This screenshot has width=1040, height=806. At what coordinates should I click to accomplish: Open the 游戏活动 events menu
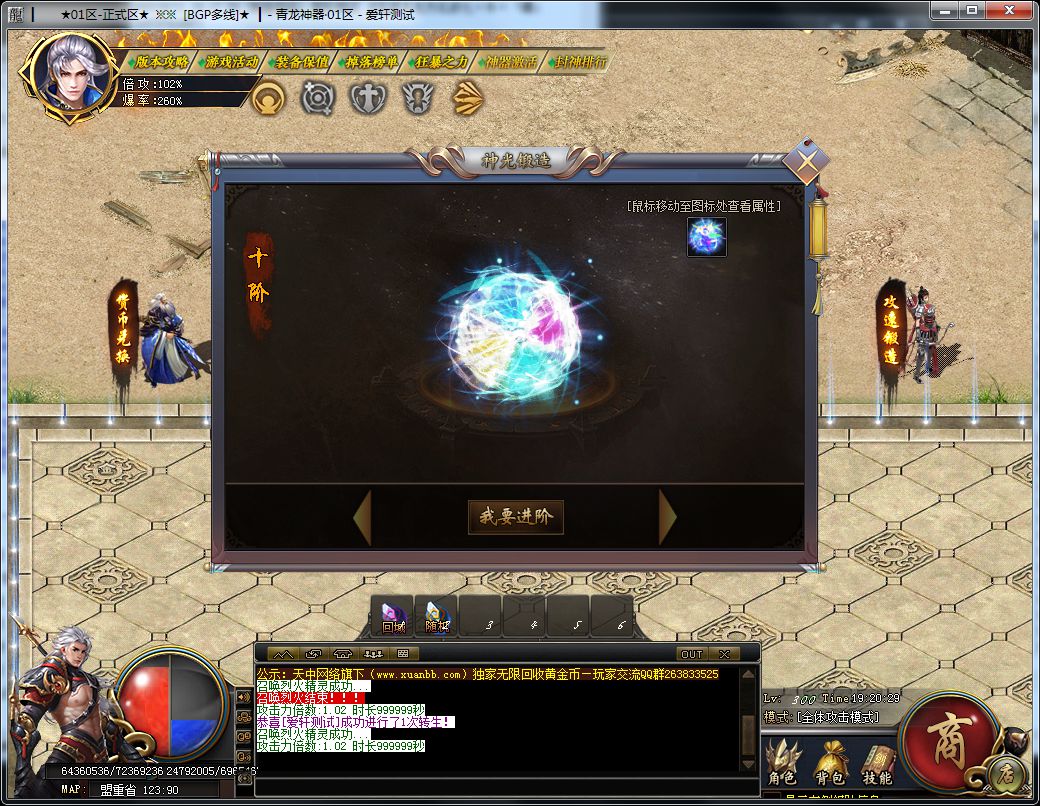231,62
